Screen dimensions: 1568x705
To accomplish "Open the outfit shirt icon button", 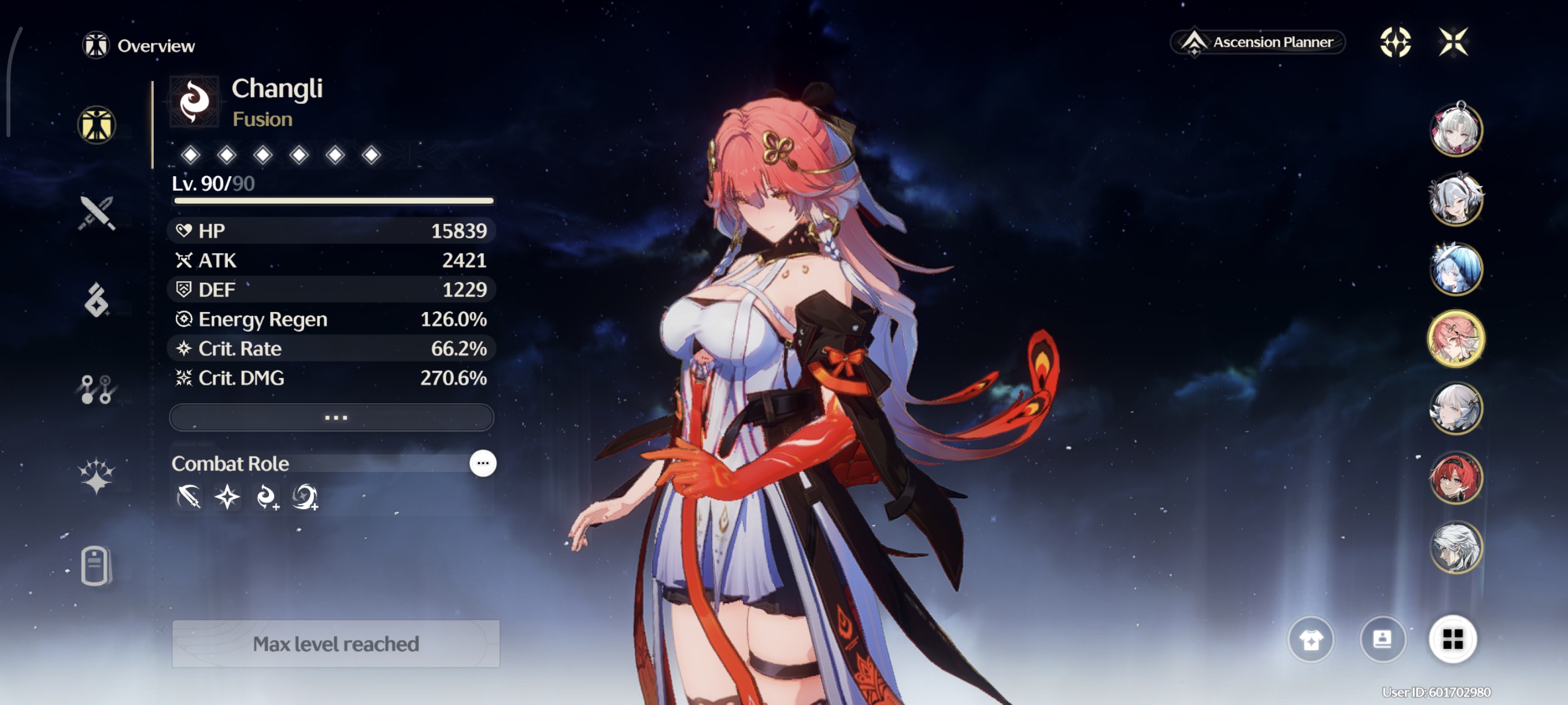I will coord(1311,639).
